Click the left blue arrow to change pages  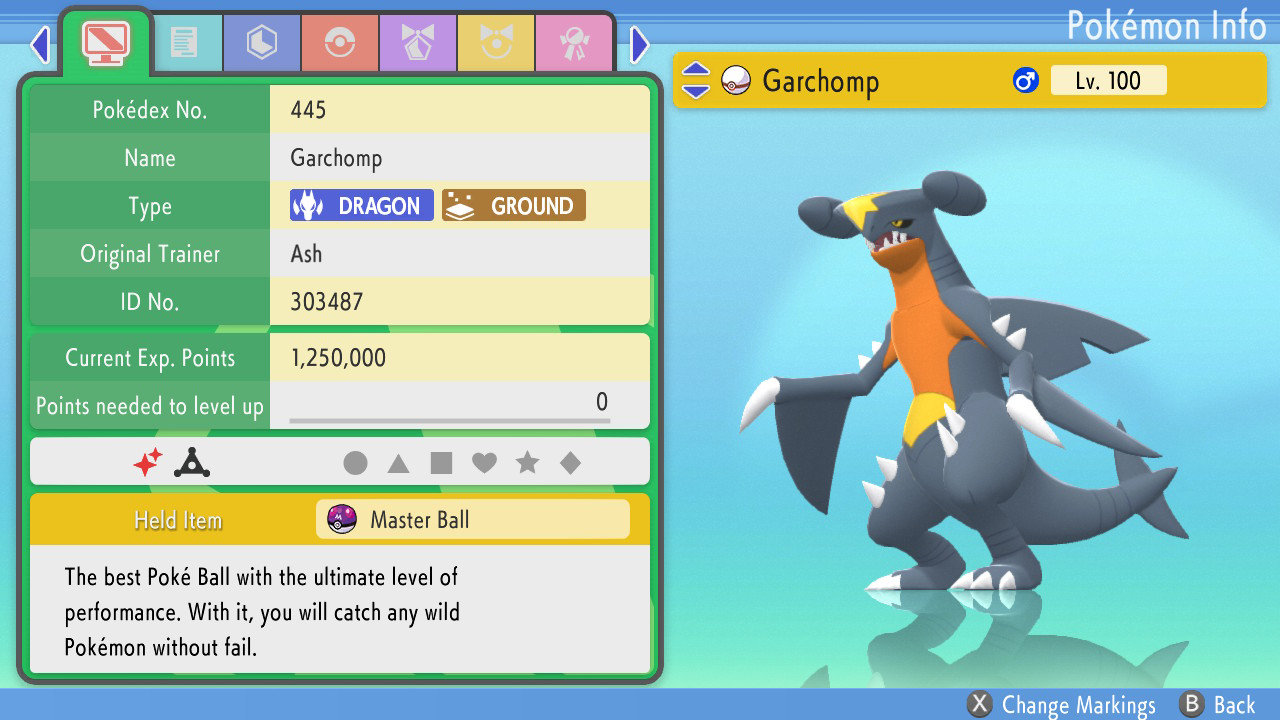coord(39,45)
